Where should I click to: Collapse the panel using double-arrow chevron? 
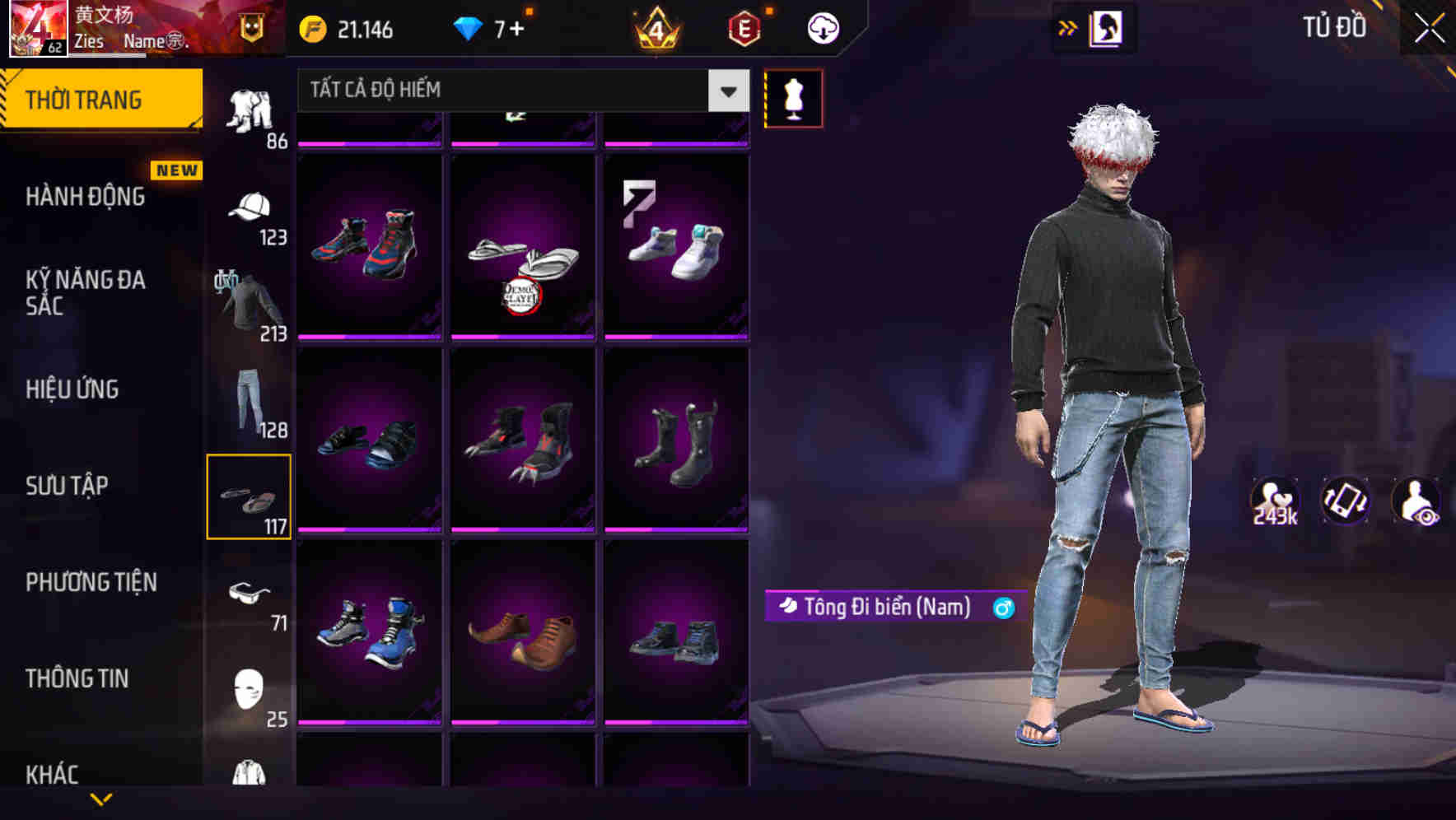1068,27
